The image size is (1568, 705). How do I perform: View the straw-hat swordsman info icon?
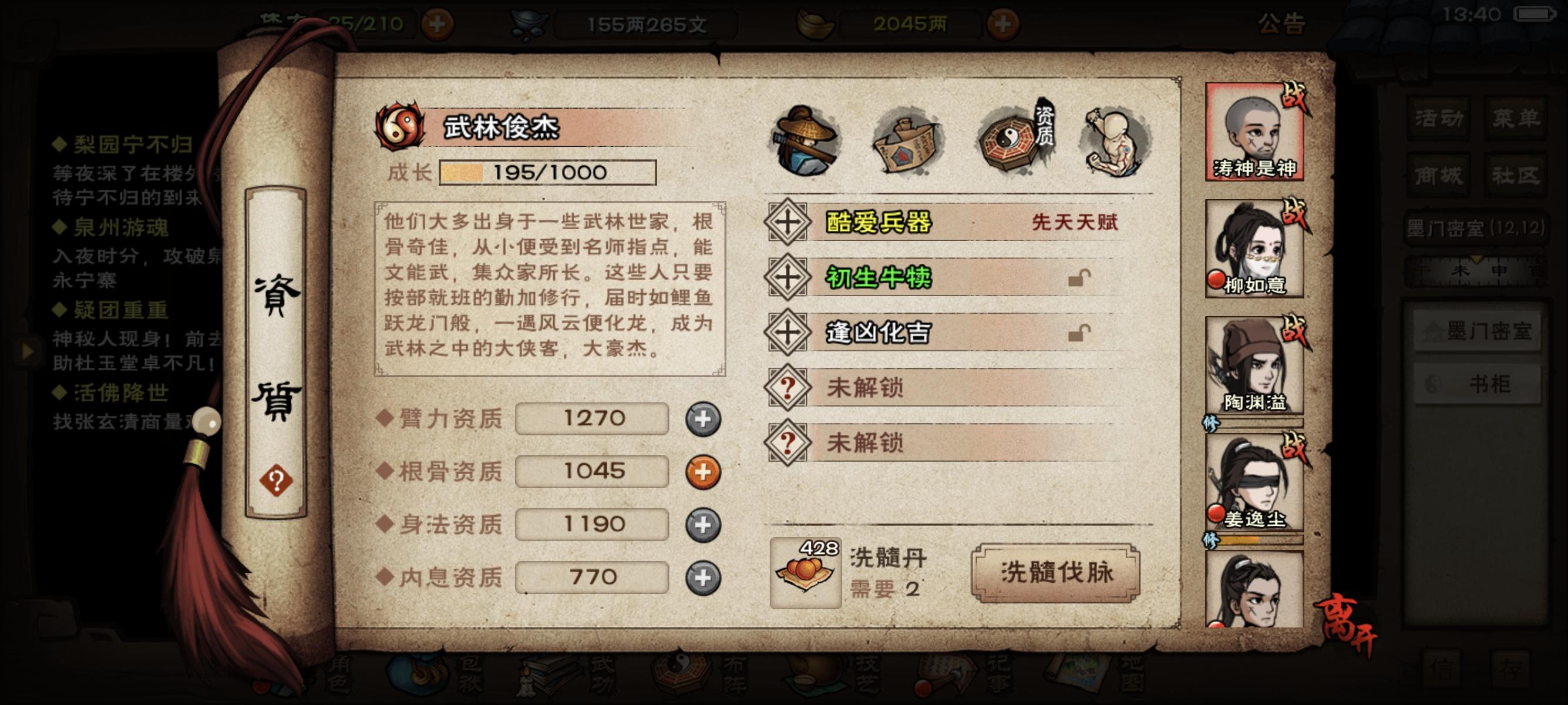point(806,142)
